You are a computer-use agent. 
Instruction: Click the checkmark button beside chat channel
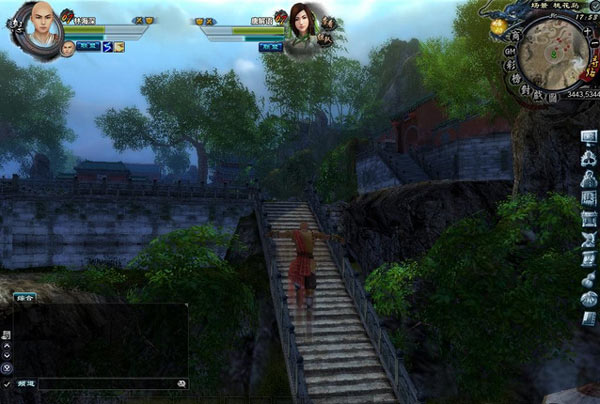[x=7, y=383]
